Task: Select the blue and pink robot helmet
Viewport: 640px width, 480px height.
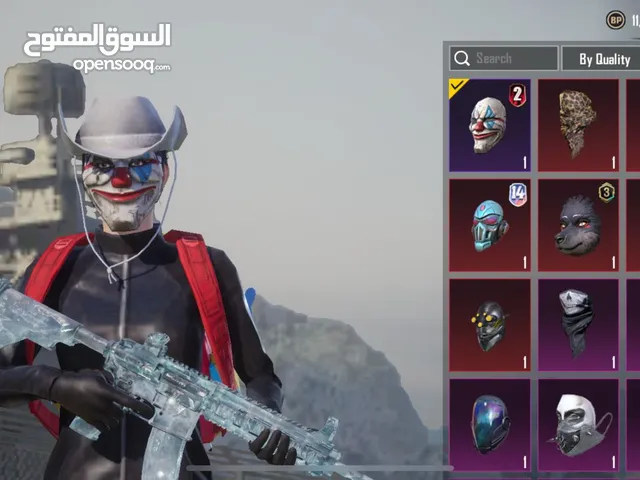Action: (x=489, y=224)
